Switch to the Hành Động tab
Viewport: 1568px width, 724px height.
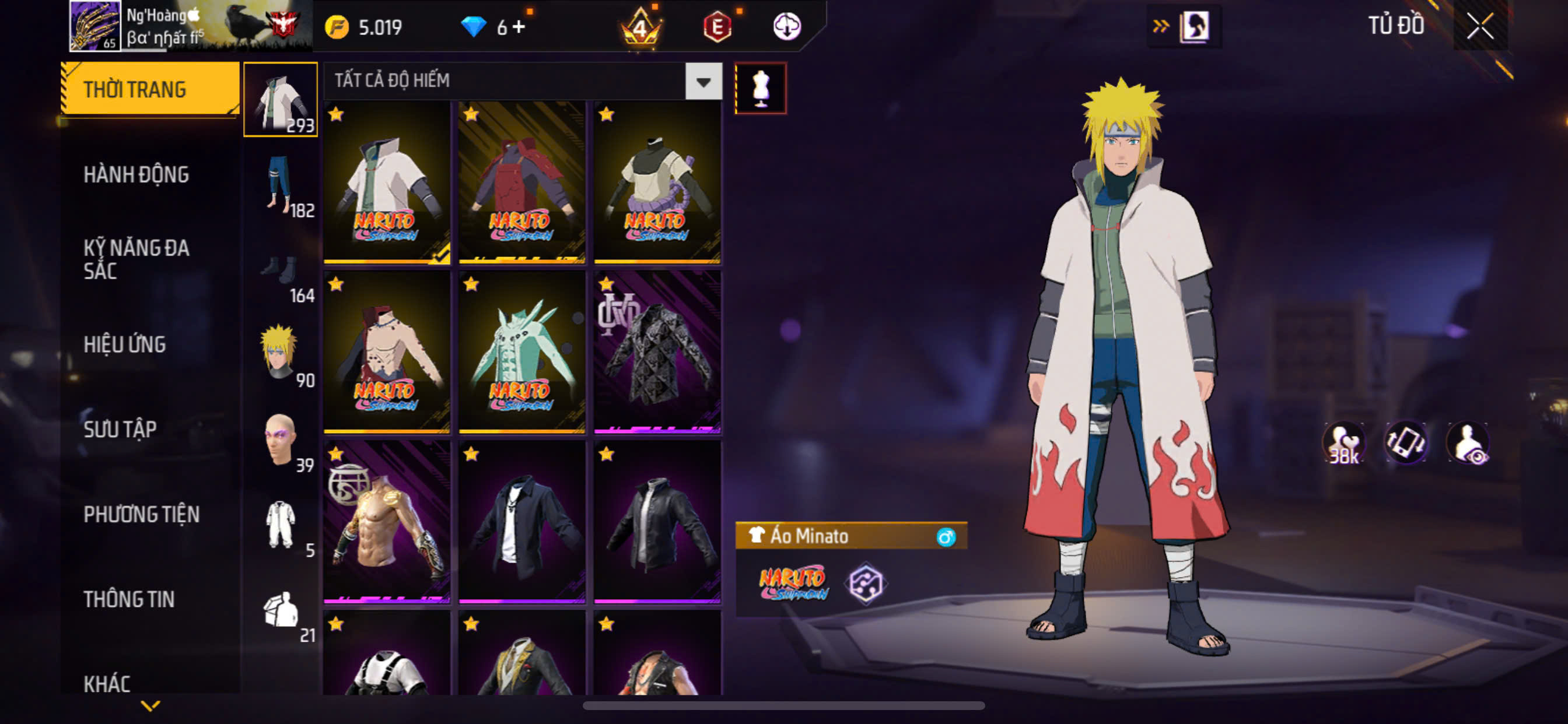click(136, 175)
